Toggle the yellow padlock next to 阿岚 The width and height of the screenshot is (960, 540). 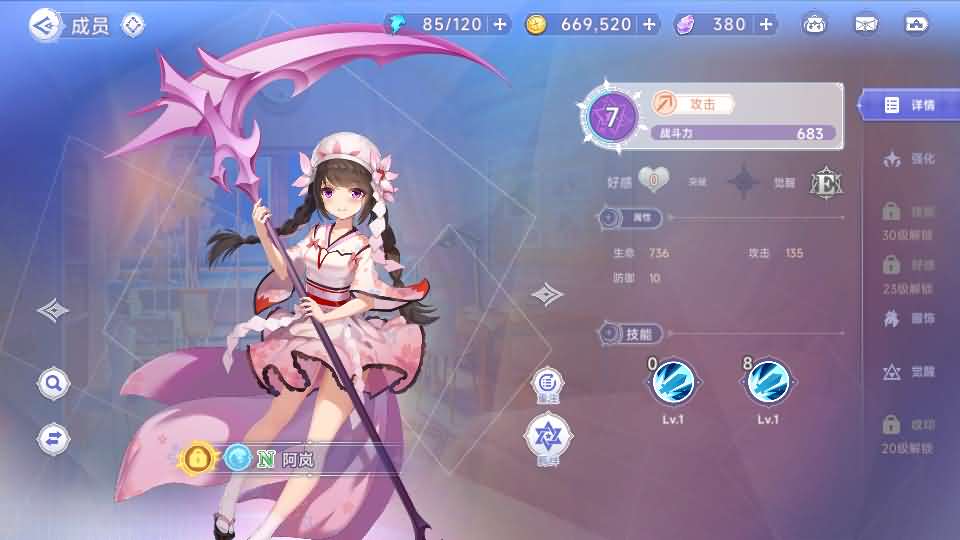pyautogui.click(x=199, y=459)
